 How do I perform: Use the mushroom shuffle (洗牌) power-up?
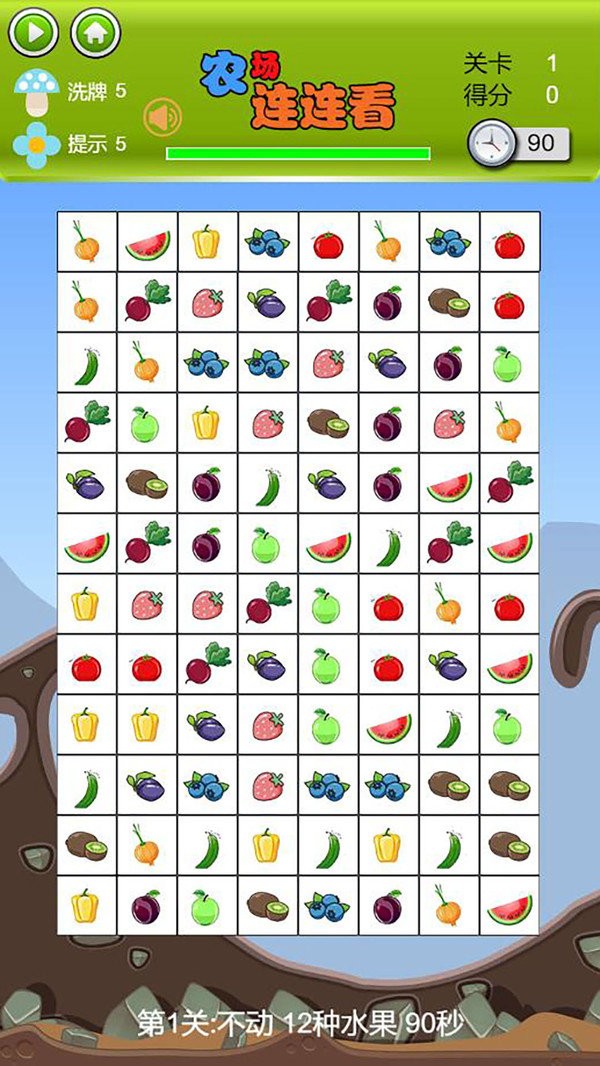pos(37,93)
